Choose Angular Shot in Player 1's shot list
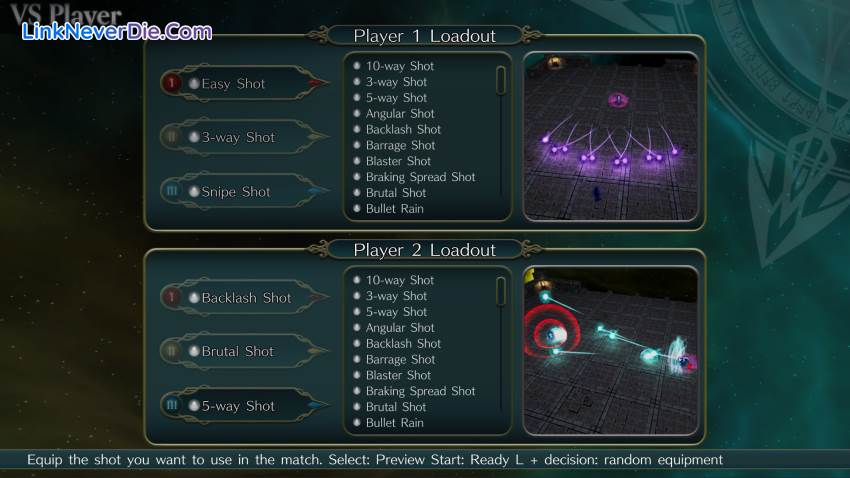The image size is (850, 478). [x=399, y=114]
